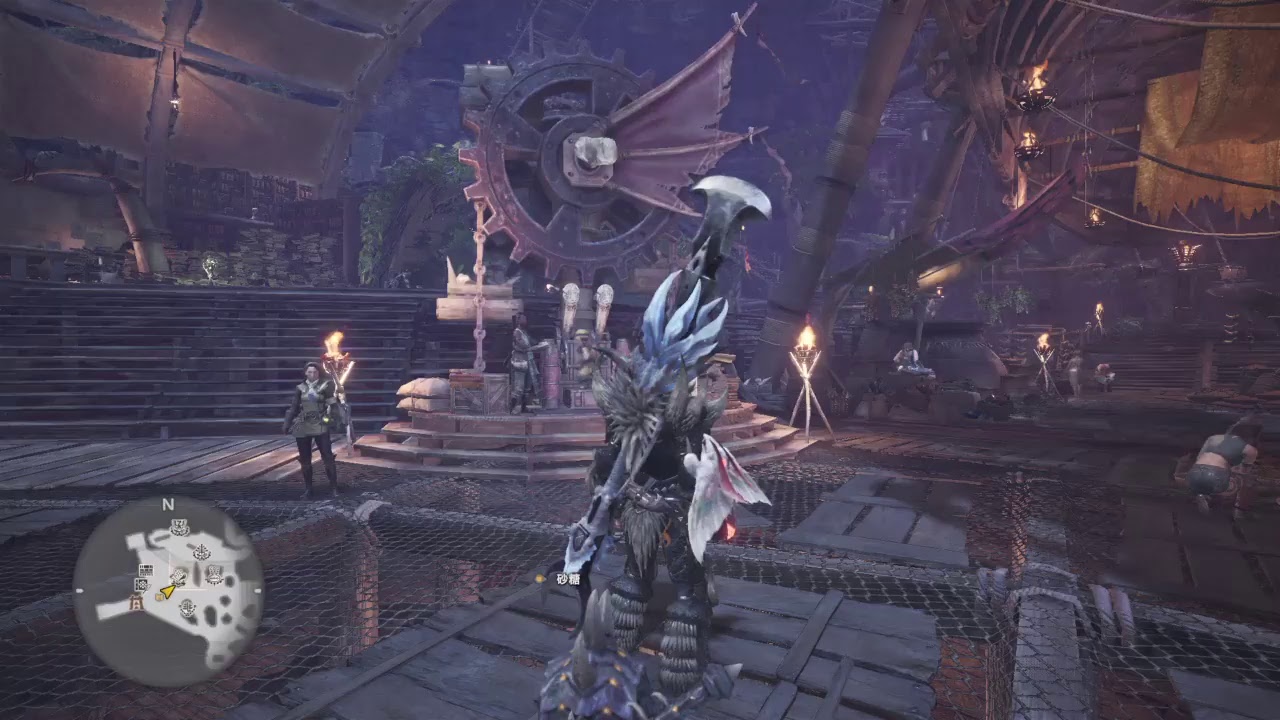Viewport: 1280px width, 720px height.
Task: Click the facility icon northeast on the minimap
Action: (x=202, y=552)
